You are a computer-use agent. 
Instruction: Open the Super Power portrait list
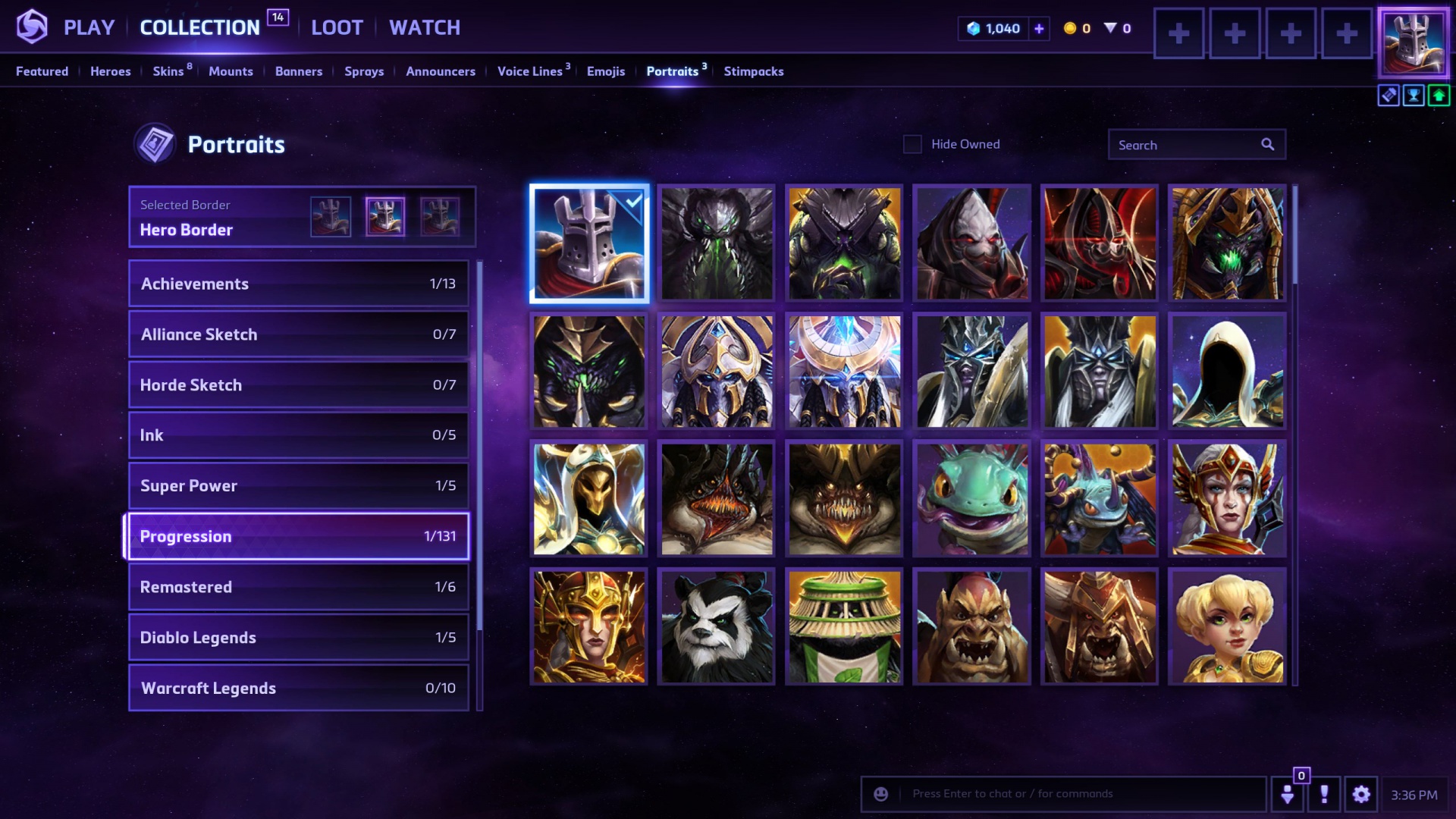coord(298,485)
